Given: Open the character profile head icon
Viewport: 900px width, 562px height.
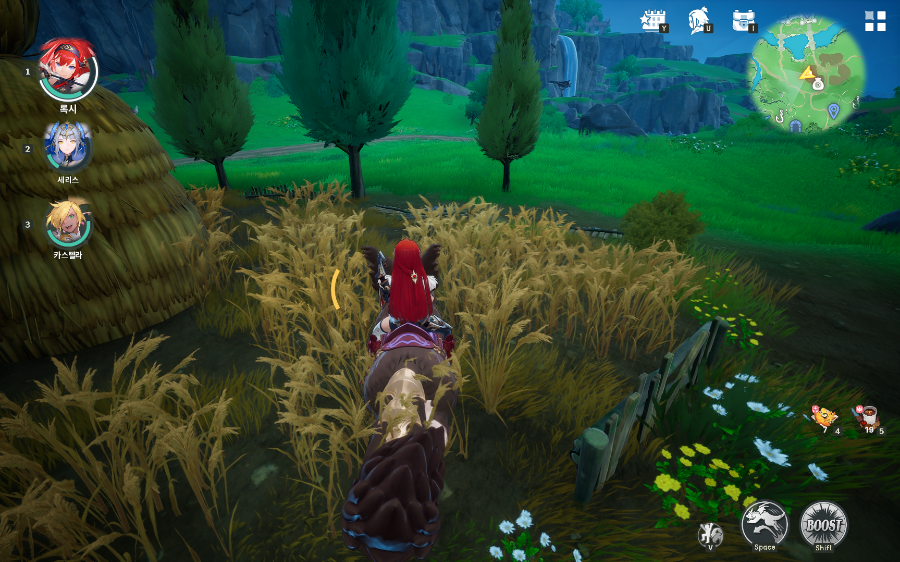Looking at the screenshot, I should pyautogui.click(x=699, y=19).
